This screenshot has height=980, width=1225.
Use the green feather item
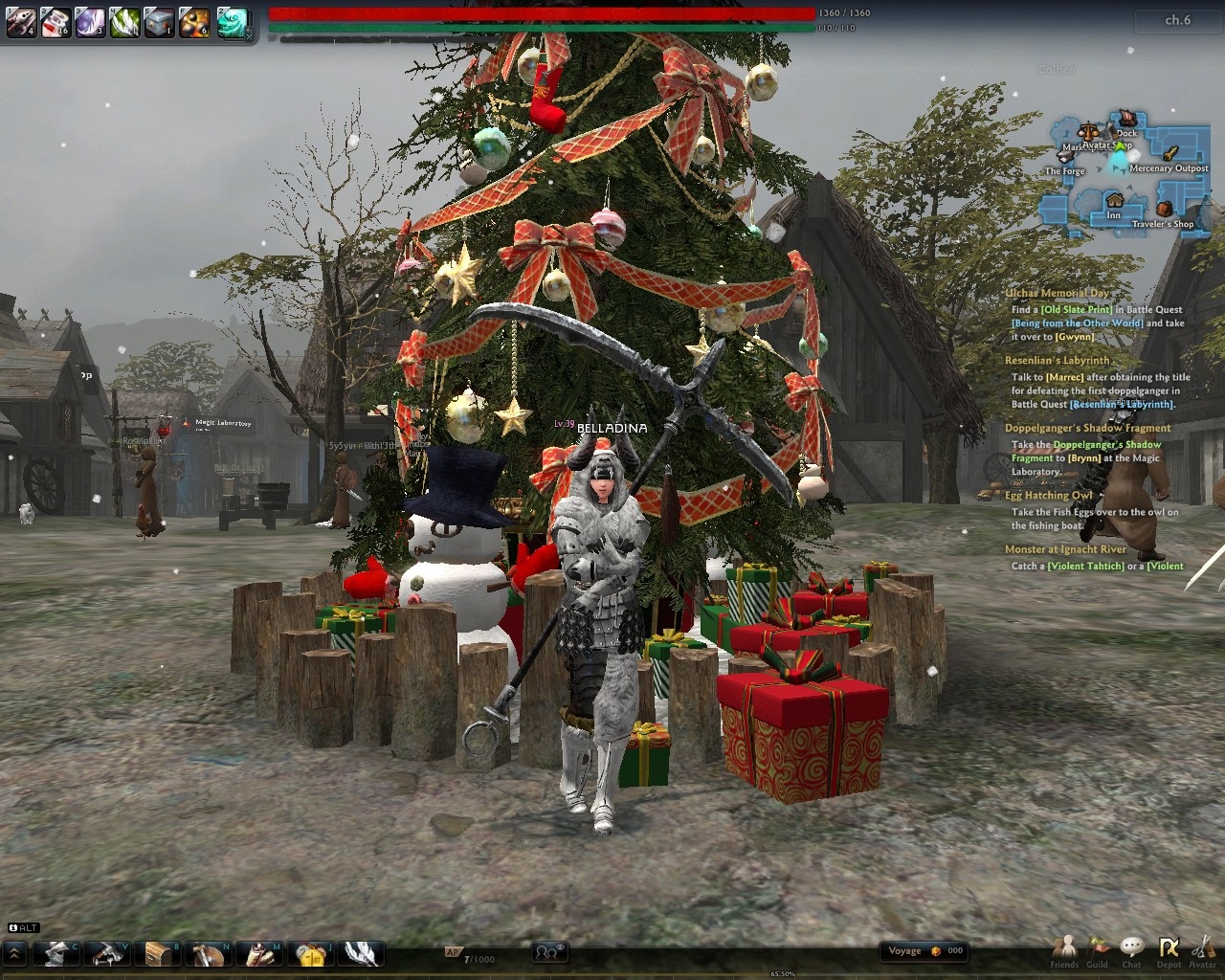[124, 21]
